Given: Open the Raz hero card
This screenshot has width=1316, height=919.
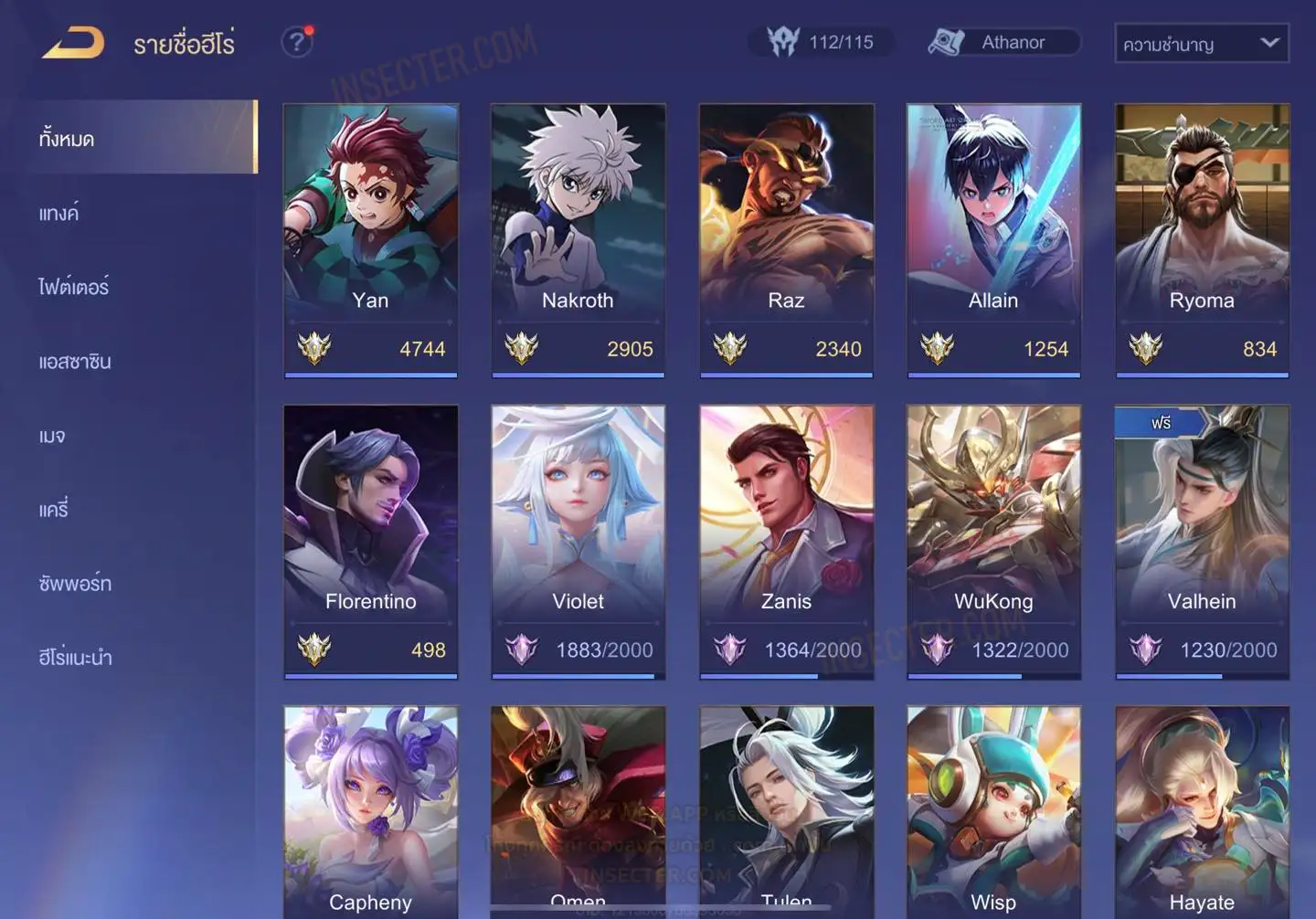Looking at the screenshot, I should click(x=786, y=238).
